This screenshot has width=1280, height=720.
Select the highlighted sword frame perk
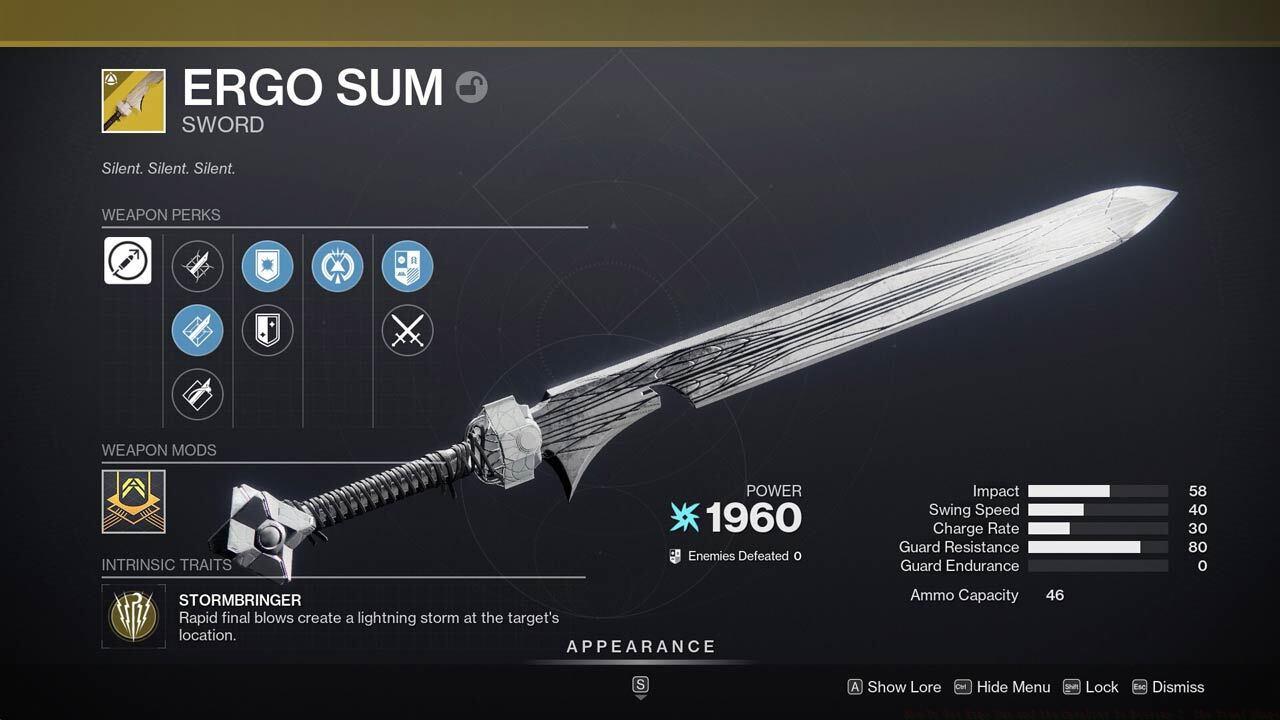[x=127, y=260]
